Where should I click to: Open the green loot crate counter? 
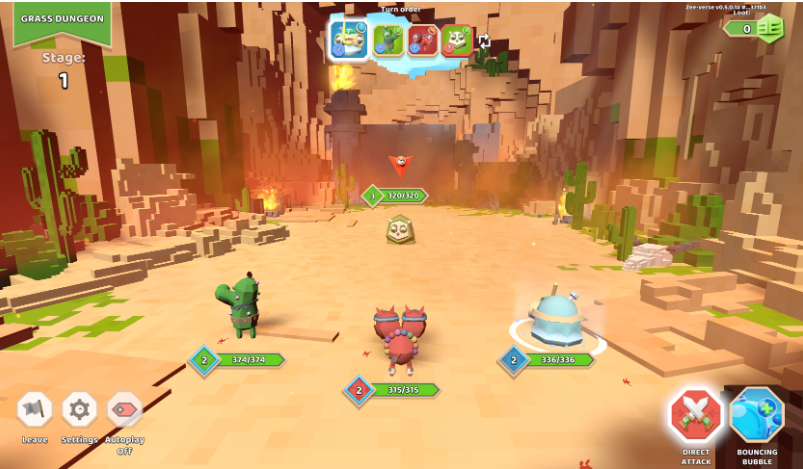click(768, 28)
